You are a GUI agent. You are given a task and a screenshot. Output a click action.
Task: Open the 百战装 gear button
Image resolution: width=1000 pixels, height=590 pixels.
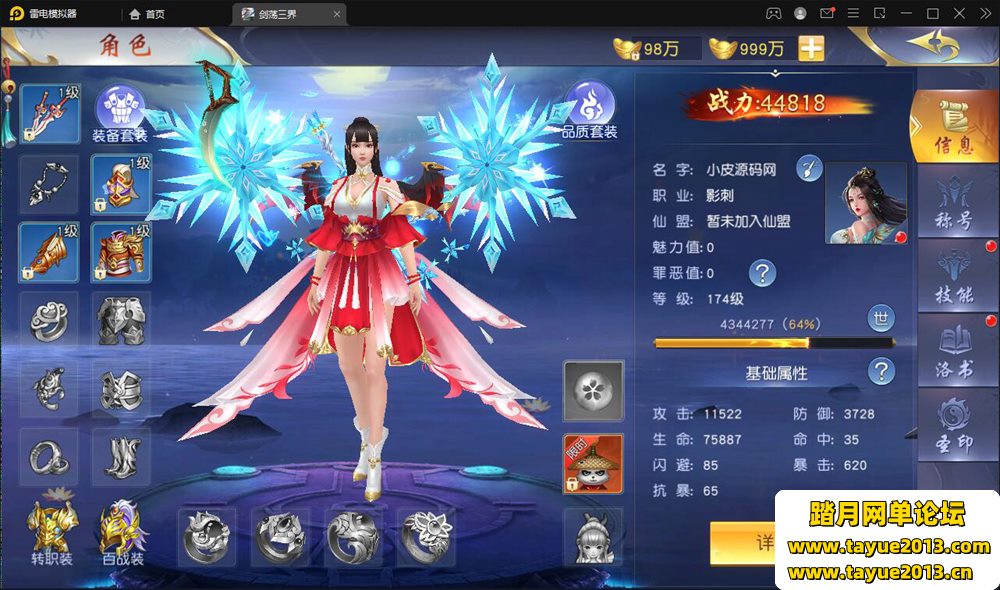click(x=122, y=530)
